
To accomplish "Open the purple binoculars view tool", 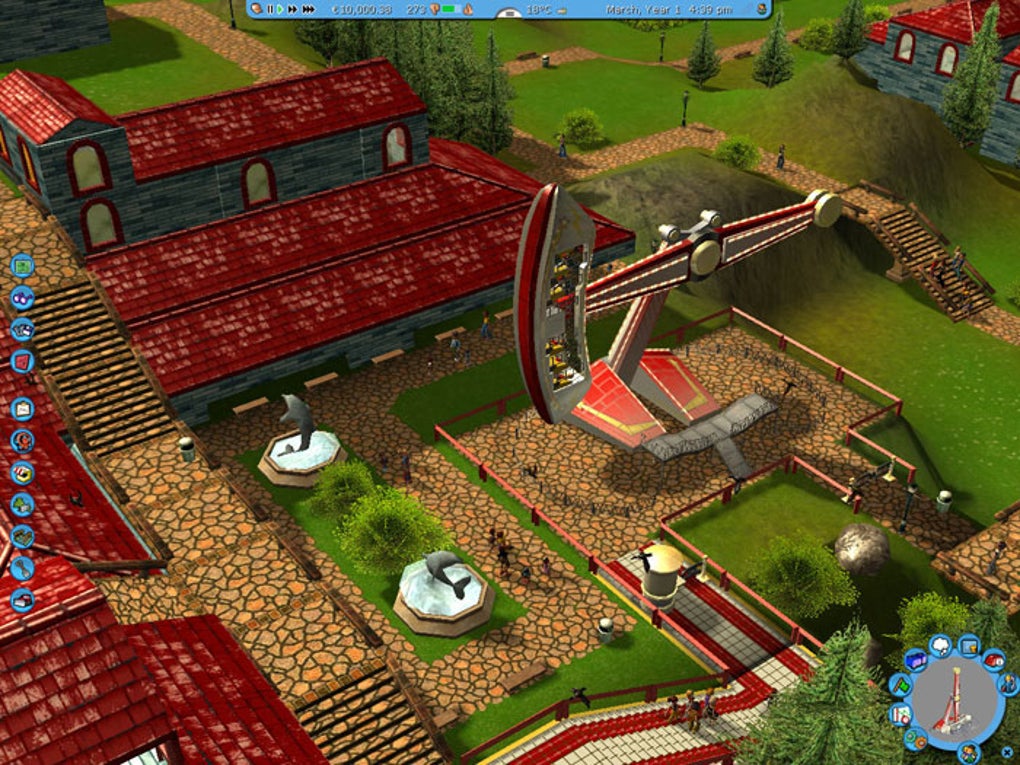I will [x=22, y=297].
